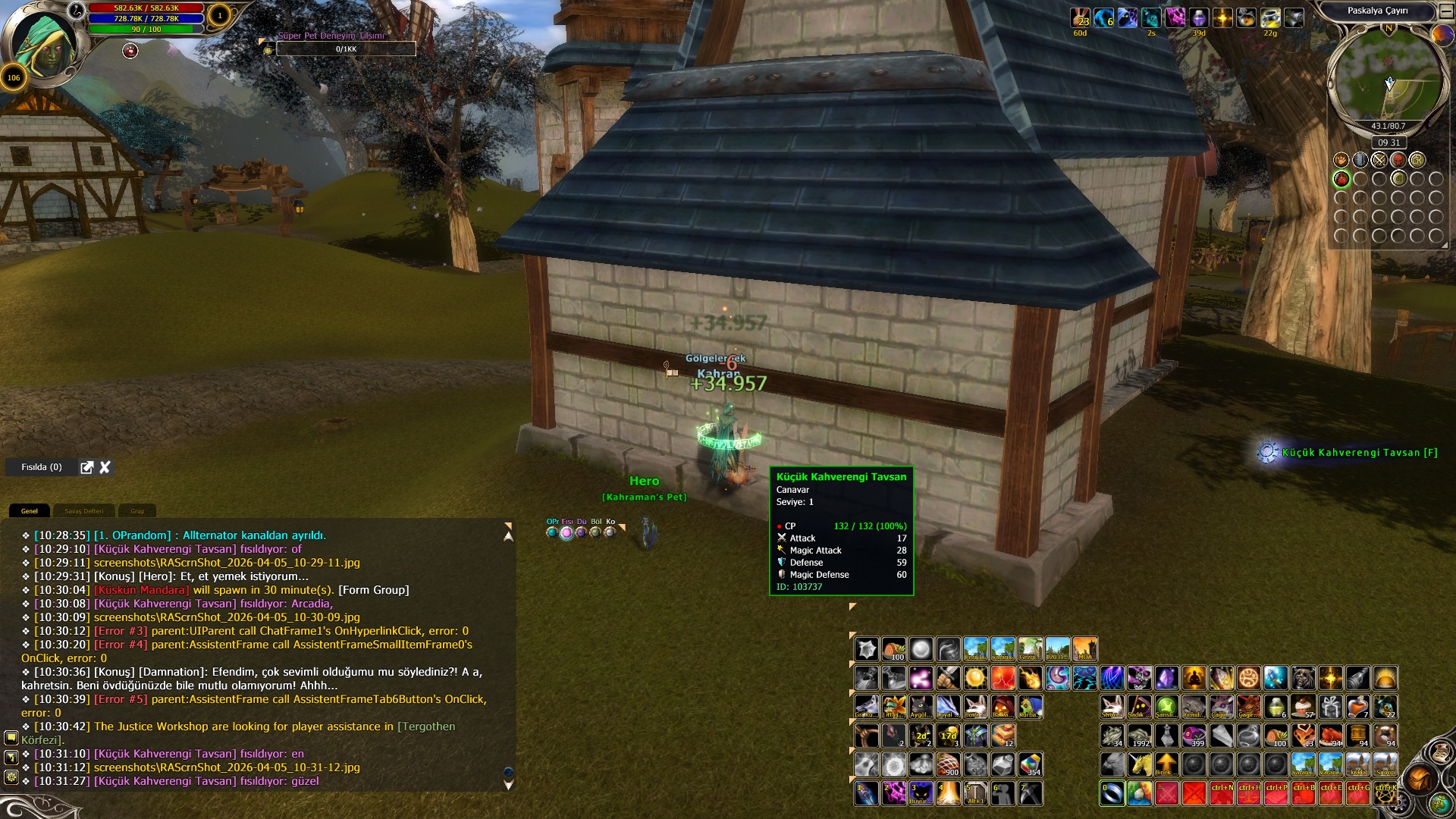
Task: Click the minimap
Action: pos(1388,76)
